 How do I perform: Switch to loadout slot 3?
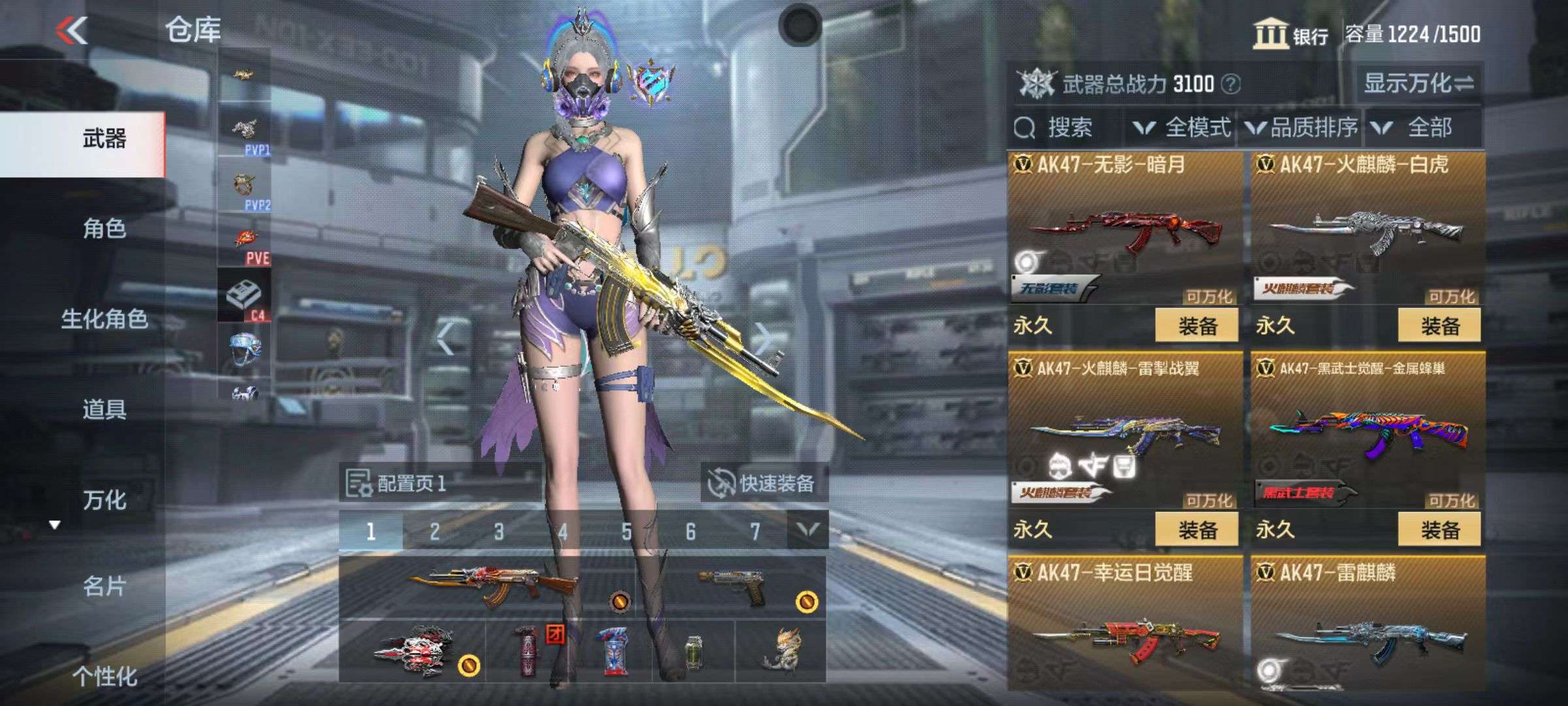498,532
